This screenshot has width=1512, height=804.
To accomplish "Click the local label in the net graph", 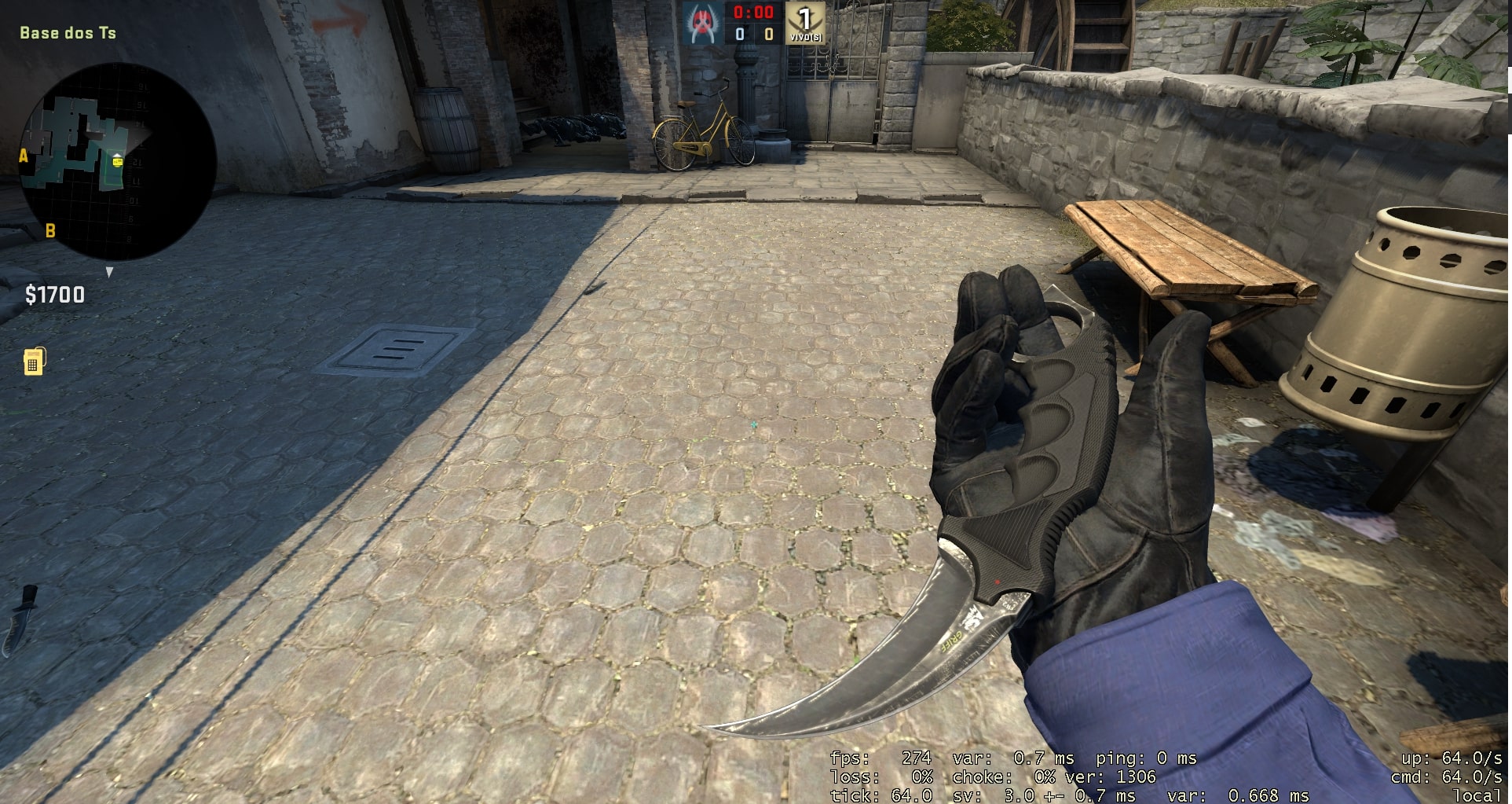I will [x=1480, y=795].
